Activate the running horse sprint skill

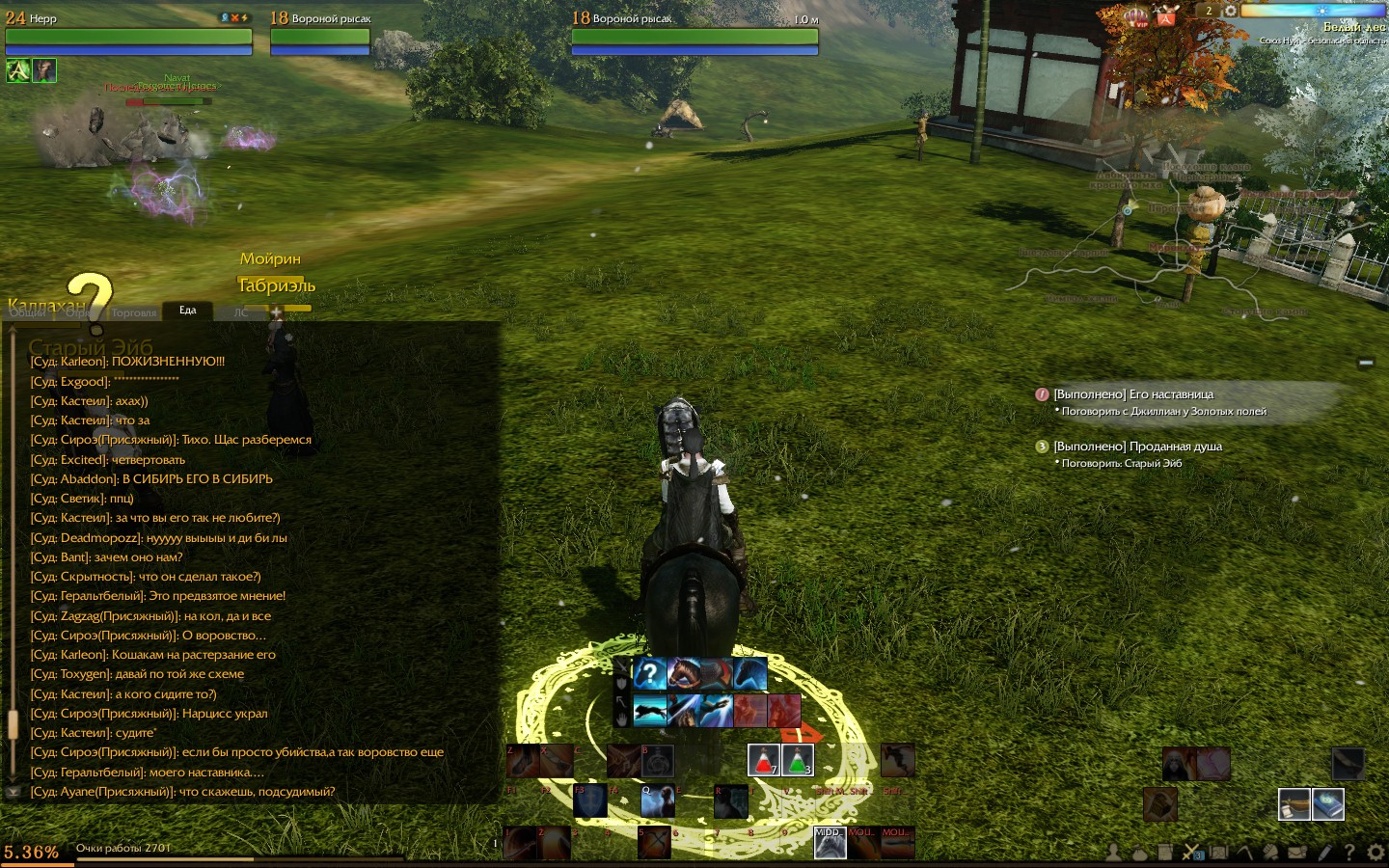[650, 711]
